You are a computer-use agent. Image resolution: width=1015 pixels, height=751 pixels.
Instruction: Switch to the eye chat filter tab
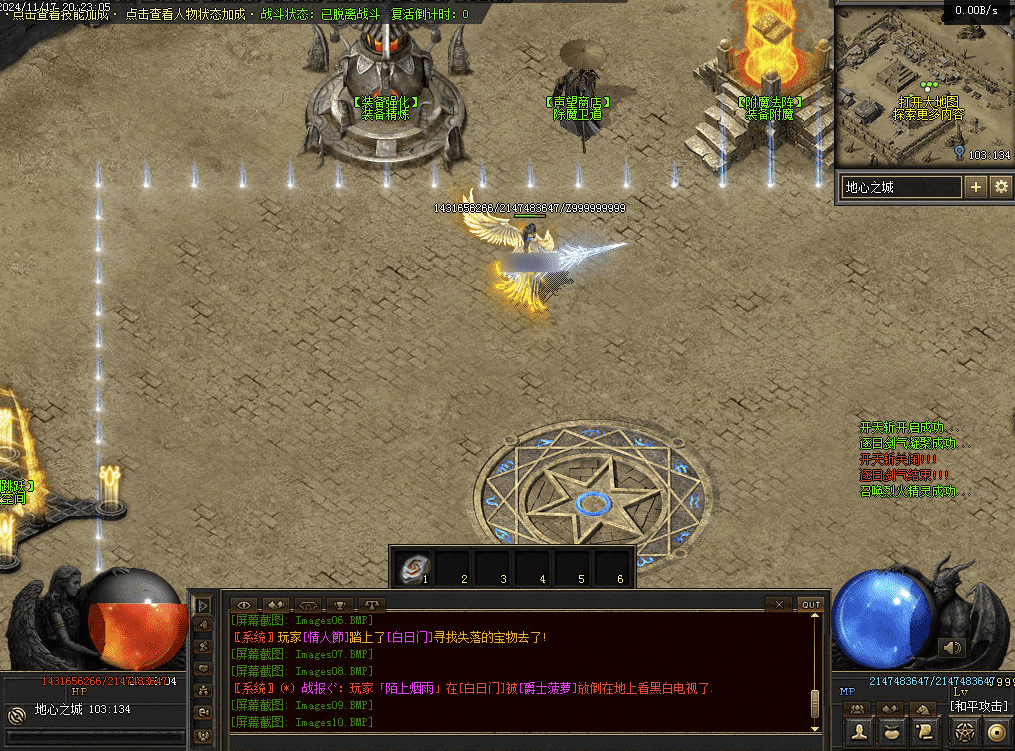(x=244, y=605)
